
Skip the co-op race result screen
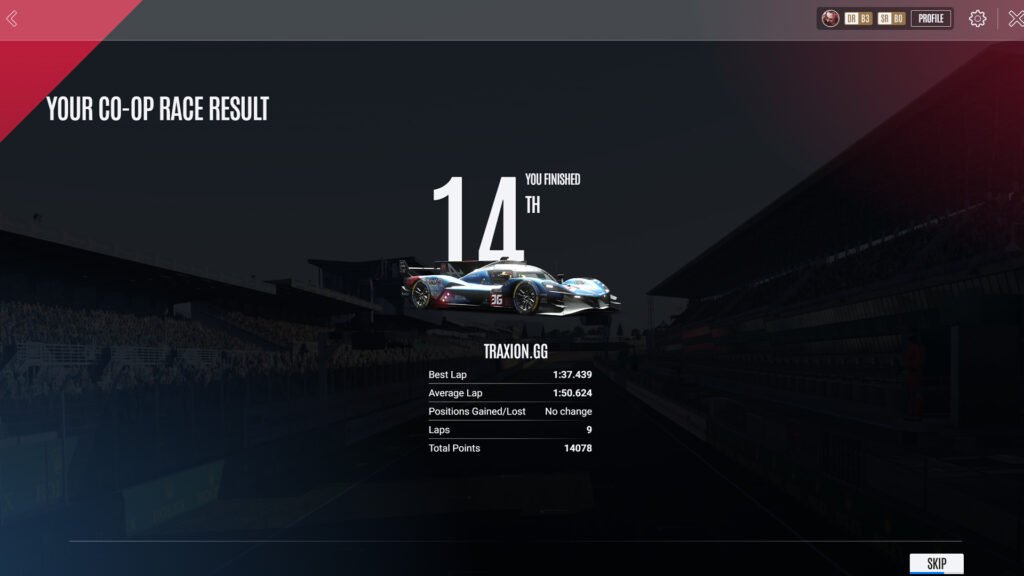coord(936,564)
